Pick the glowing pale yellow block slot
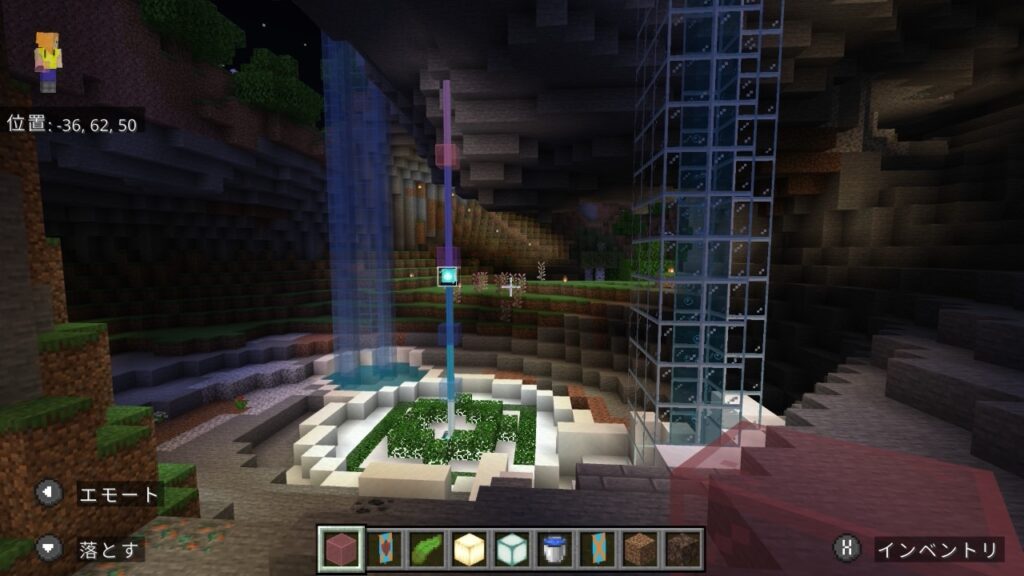The width and height of the screenshot is (1024, 576). (x=468, y=548)
